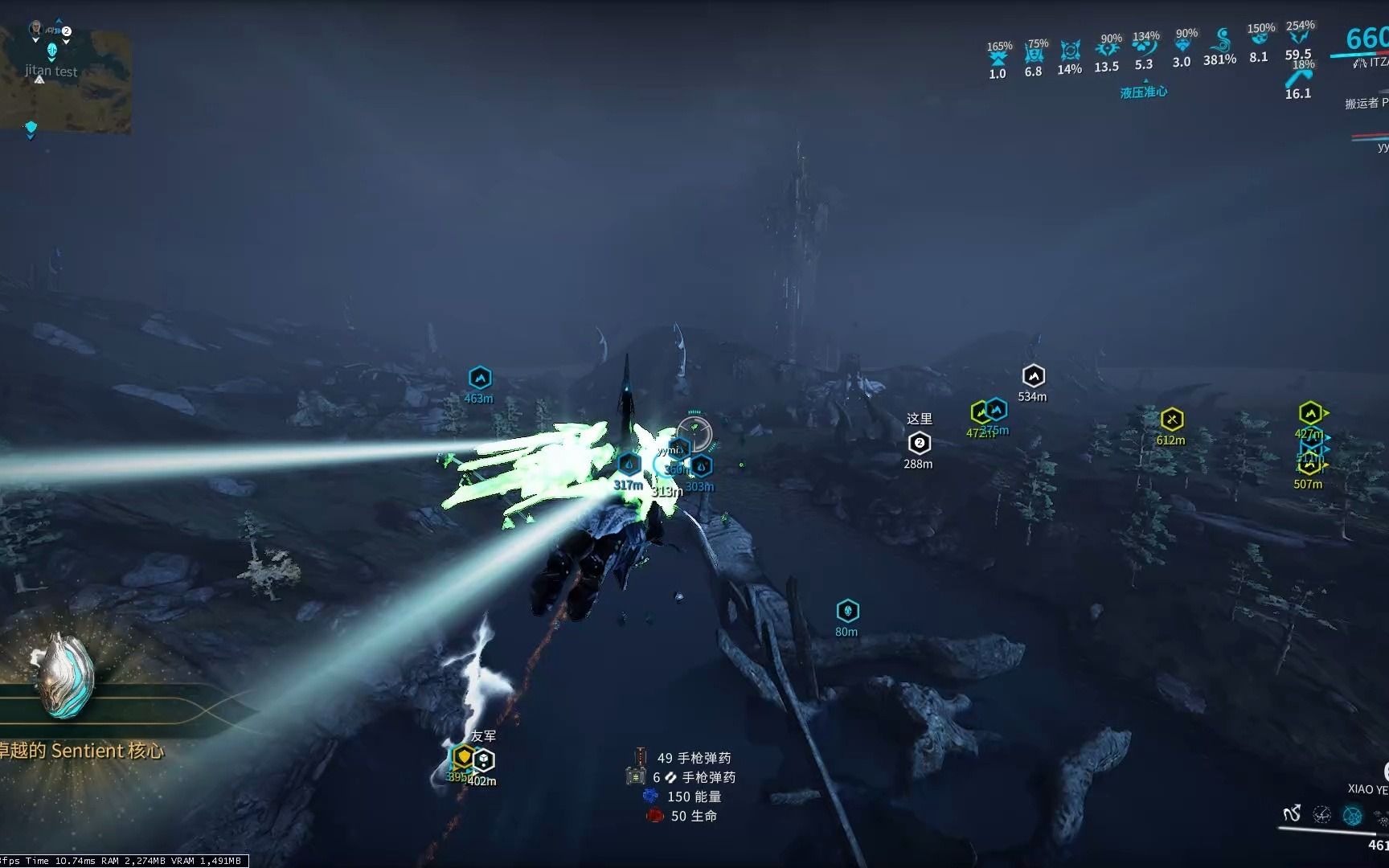
Task: Click the blue resource marker at 80m
Action: (x=846, y=609)
